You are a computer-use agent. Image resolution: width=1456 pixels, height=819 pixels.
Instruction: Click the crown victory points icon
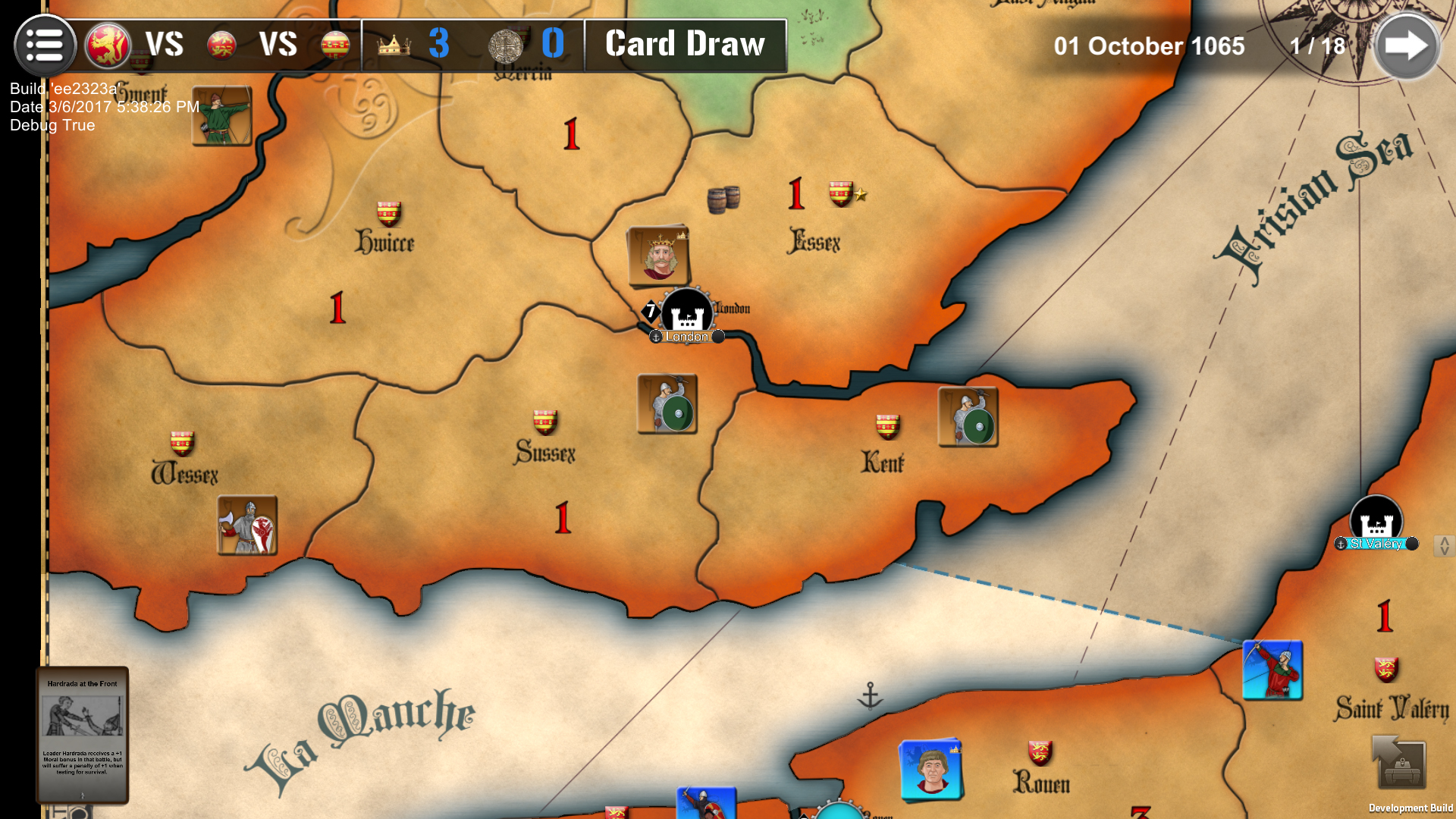point(395,44)
